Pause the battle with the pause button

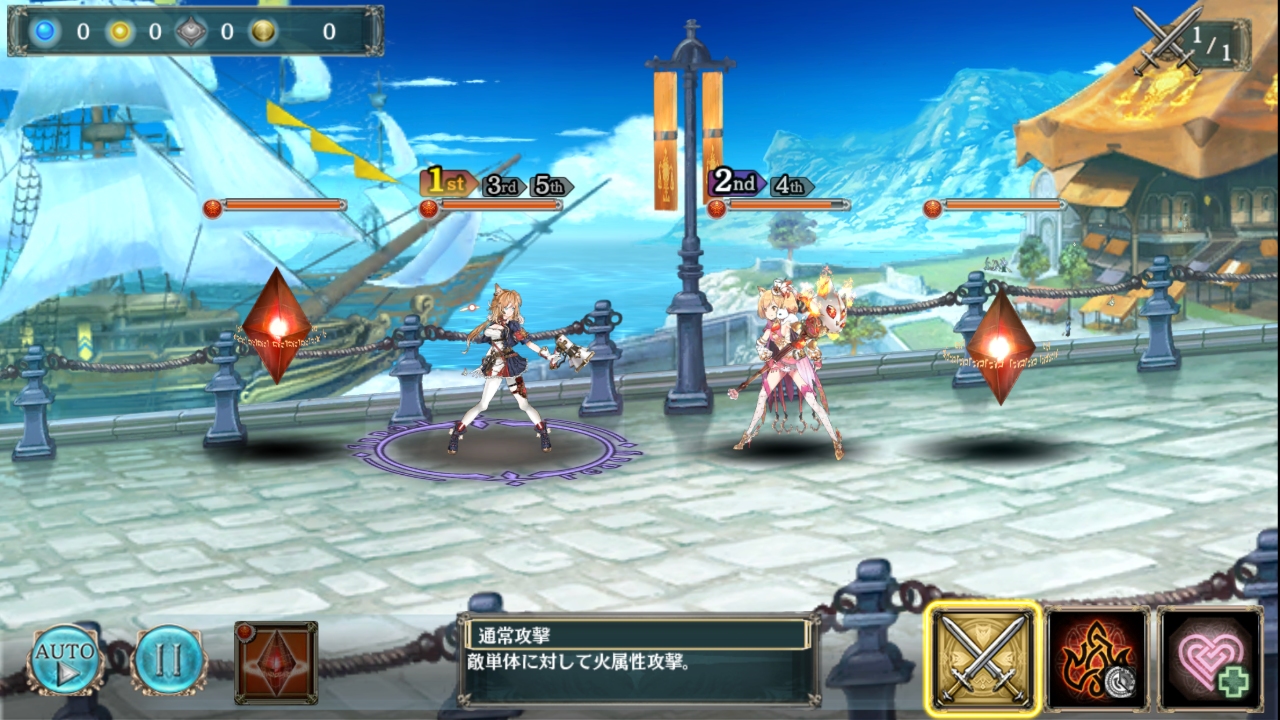click(x=170, y=659)
